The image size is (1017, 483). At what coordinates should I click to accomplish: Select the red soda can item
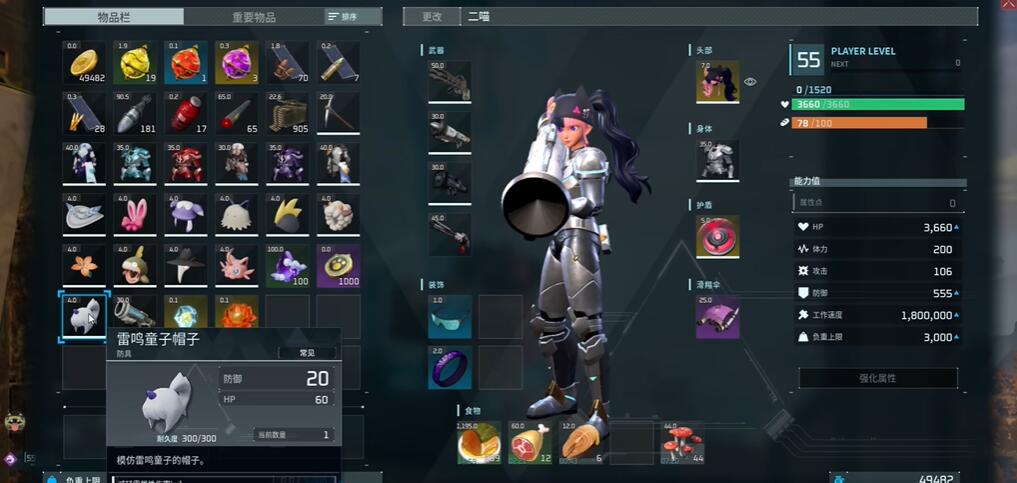pos(186,113)
